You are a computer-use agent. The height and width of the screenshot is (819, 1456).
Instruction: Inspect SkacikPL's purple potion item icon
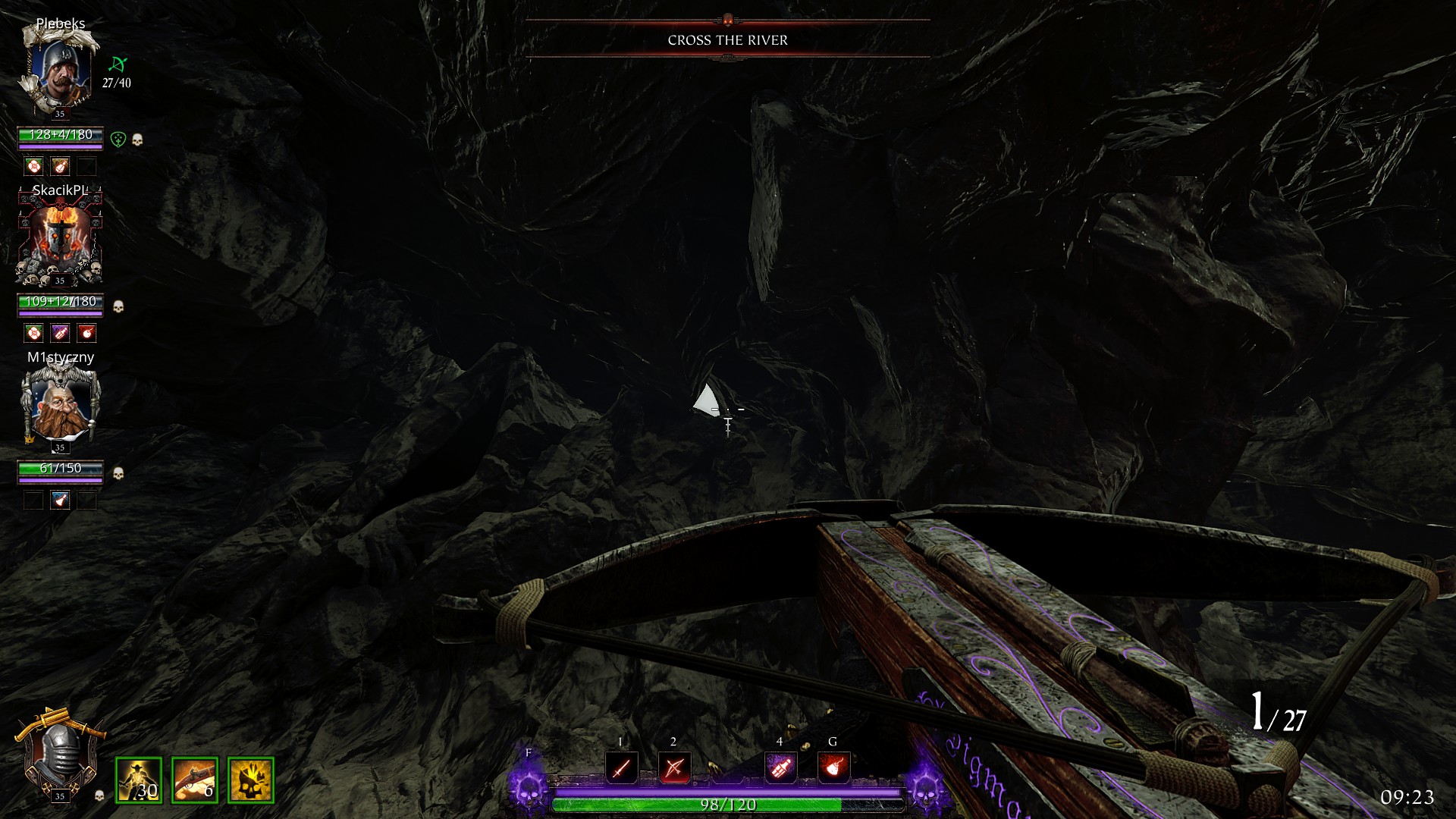pyautogui.click(x=60, y=333)
